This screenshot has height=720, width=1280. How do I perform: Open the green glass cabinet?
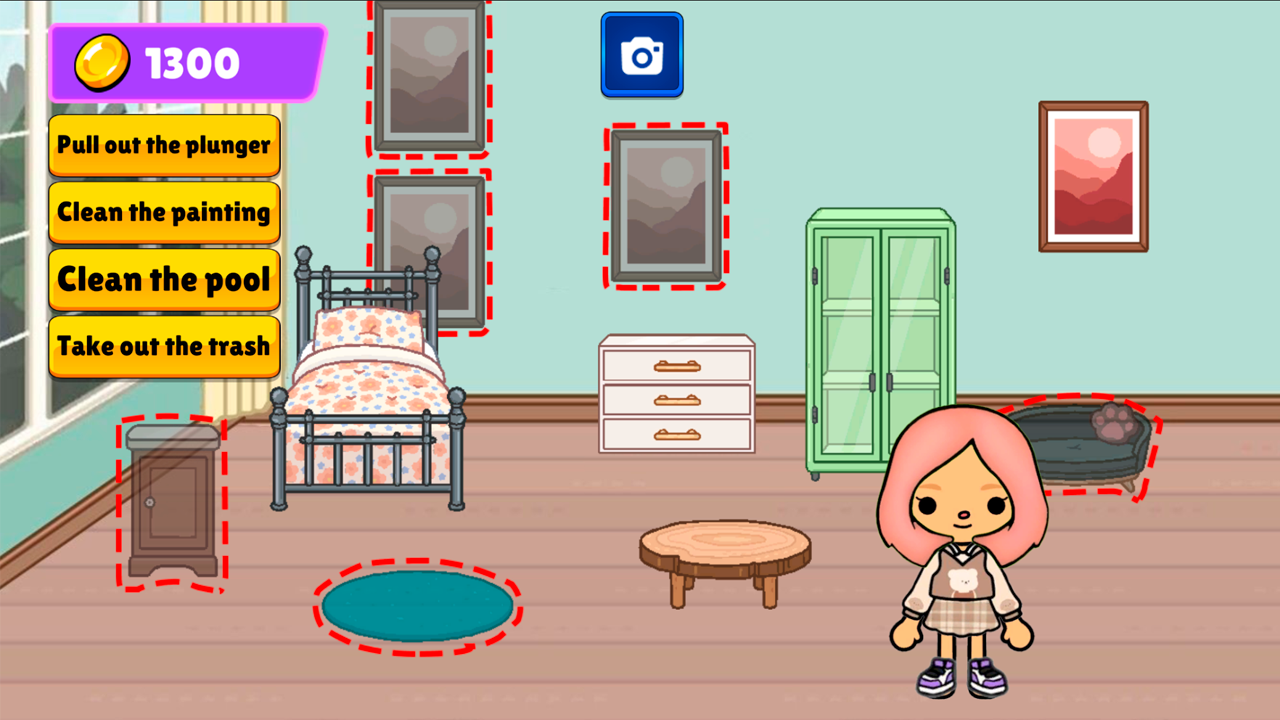pos(878,330)
